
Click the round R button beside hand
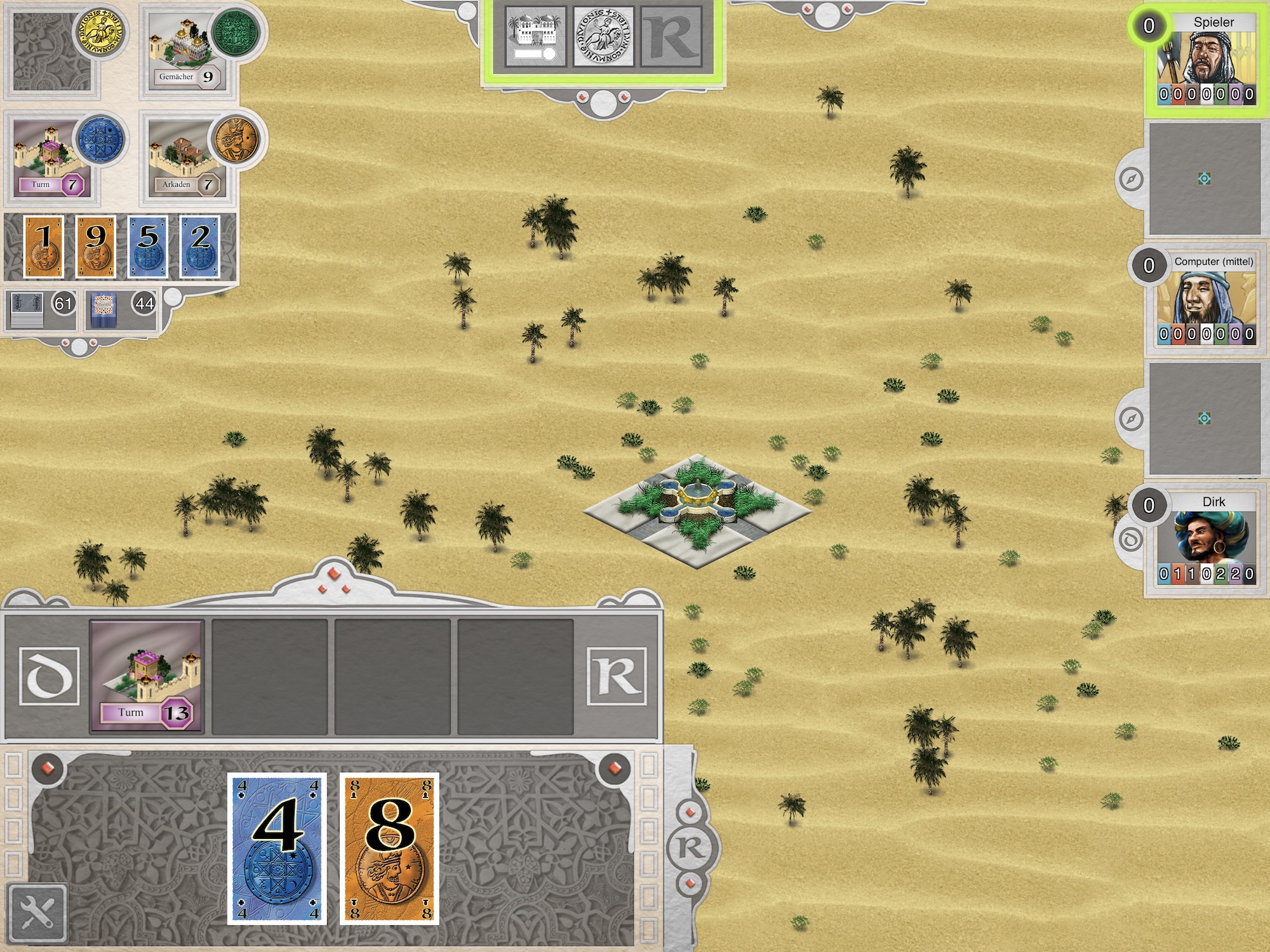coord(690,847)
